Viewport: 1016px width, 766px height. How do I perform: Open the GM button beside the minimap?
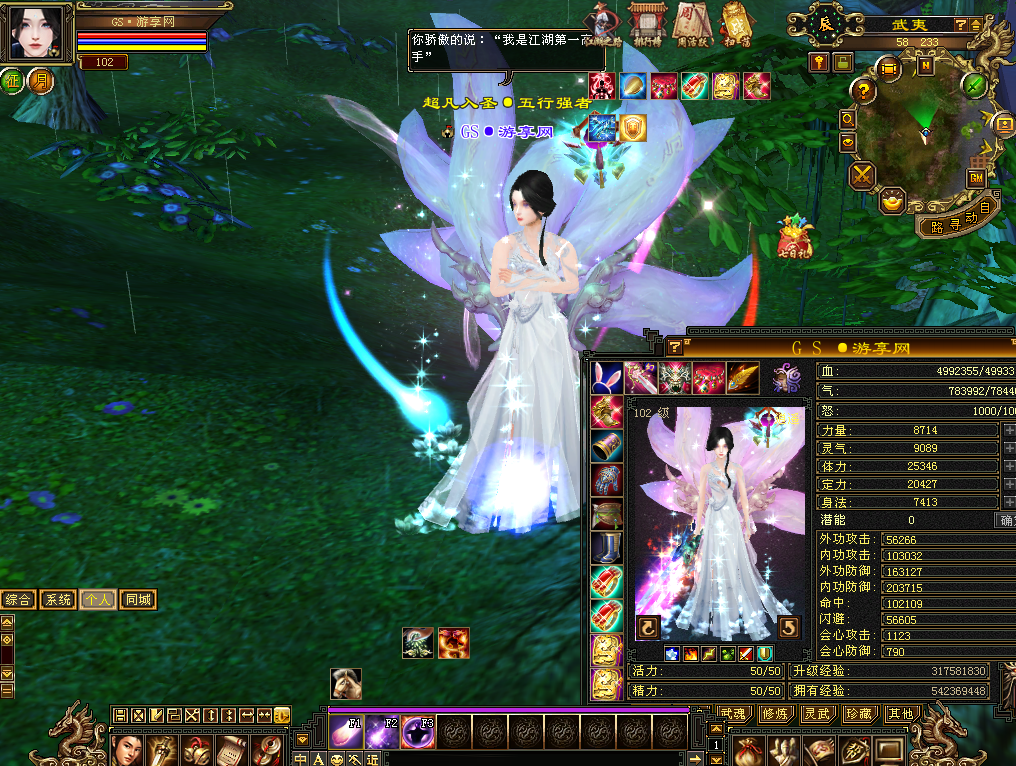pyautogui.click(x=975, y=177)
